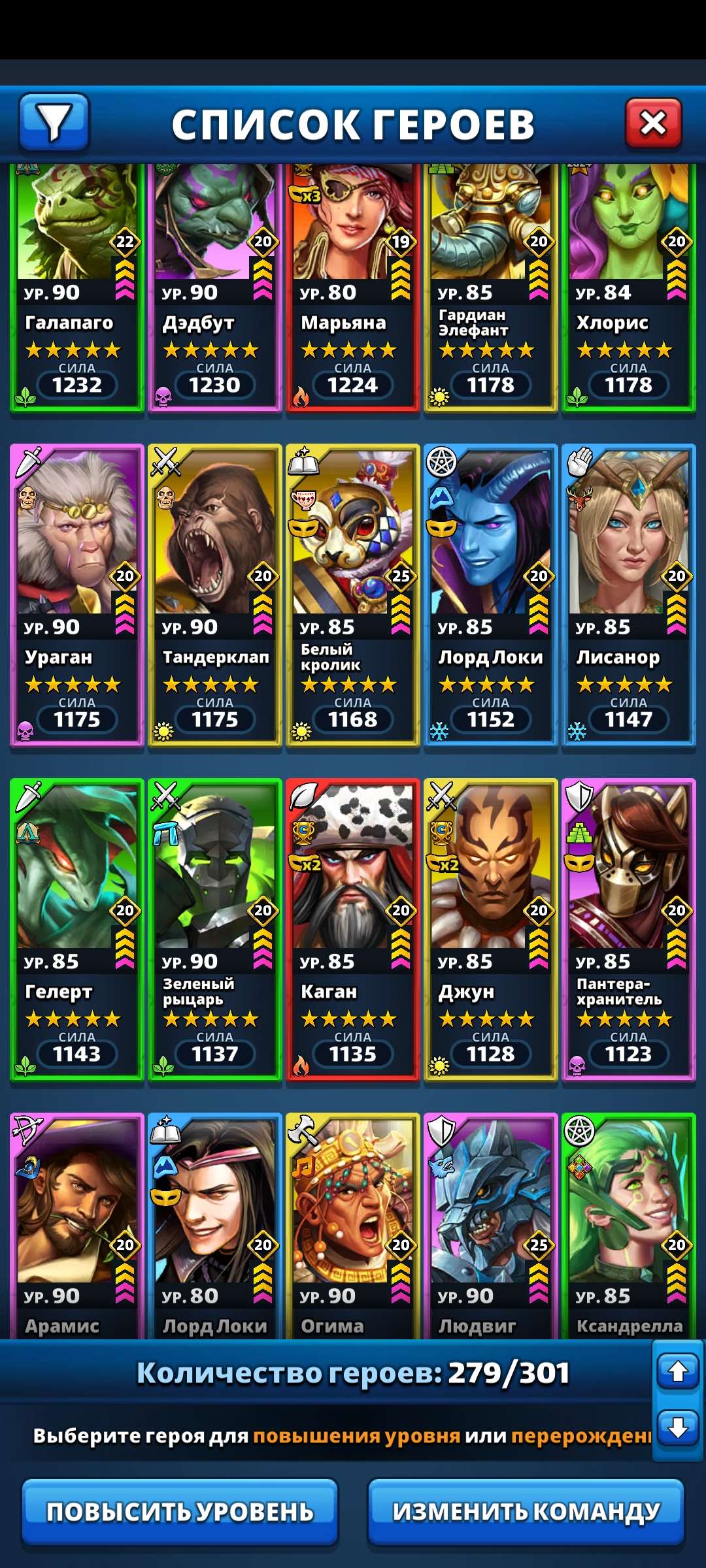Image resolution: width=706 pixels, height=1568 pixels.
Task: Open the Гелерт hero card
Action: [x=77, y=929]
